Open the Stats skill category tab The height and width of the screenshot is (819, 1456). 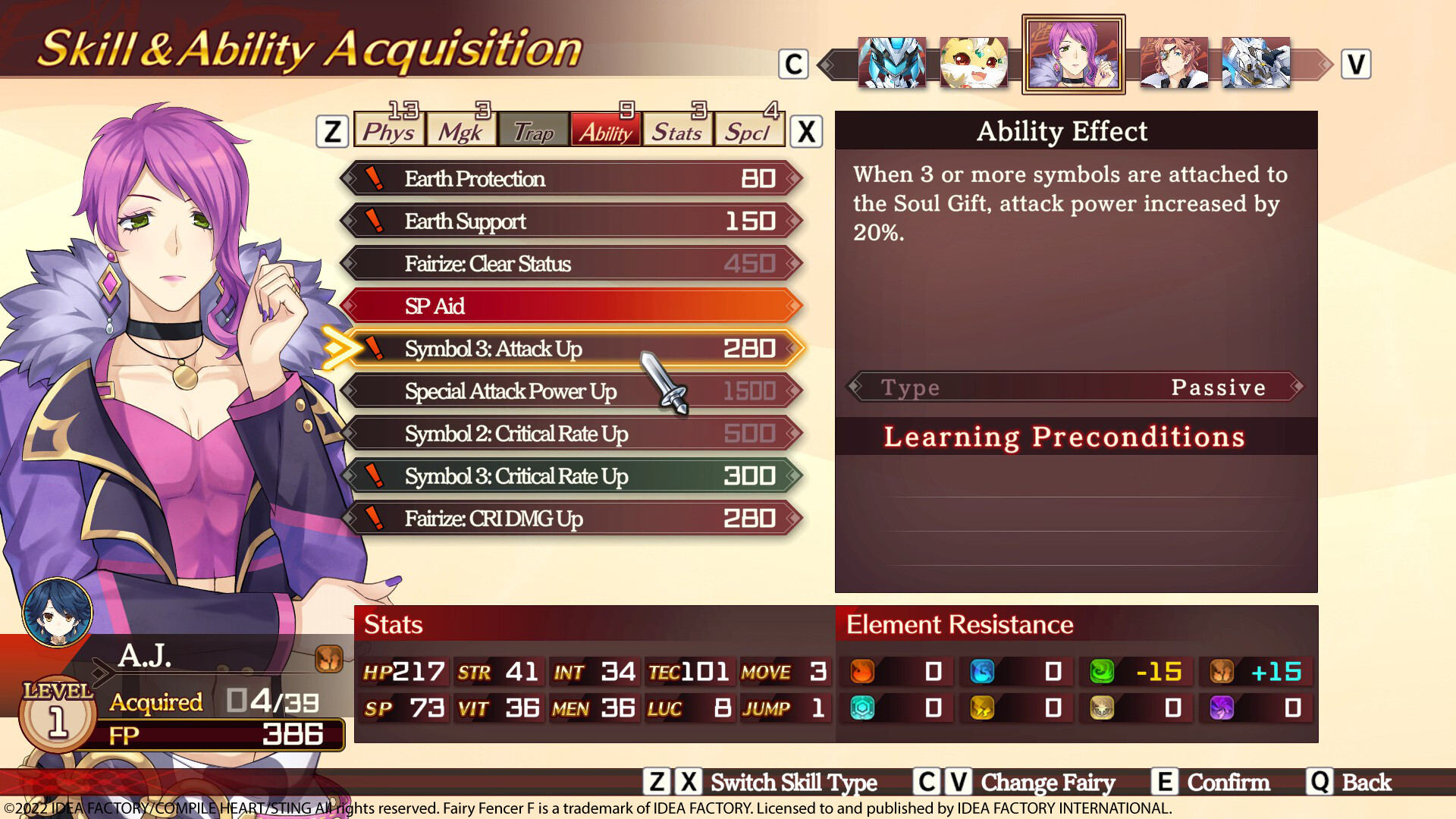(677, 131)
